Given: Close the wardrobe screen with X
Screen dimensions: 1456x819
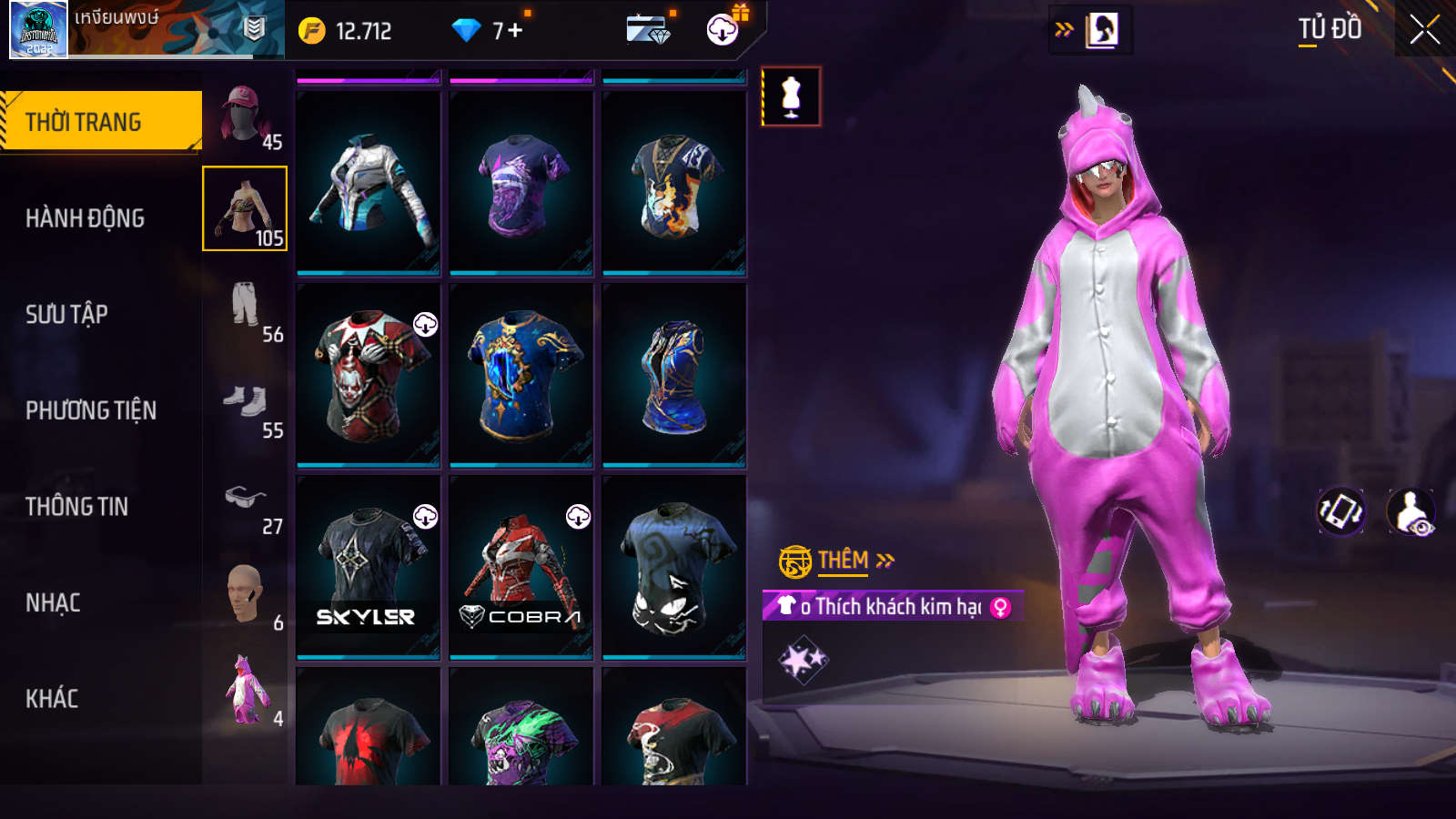Looking at the screenshot, I should point(1424,30).
